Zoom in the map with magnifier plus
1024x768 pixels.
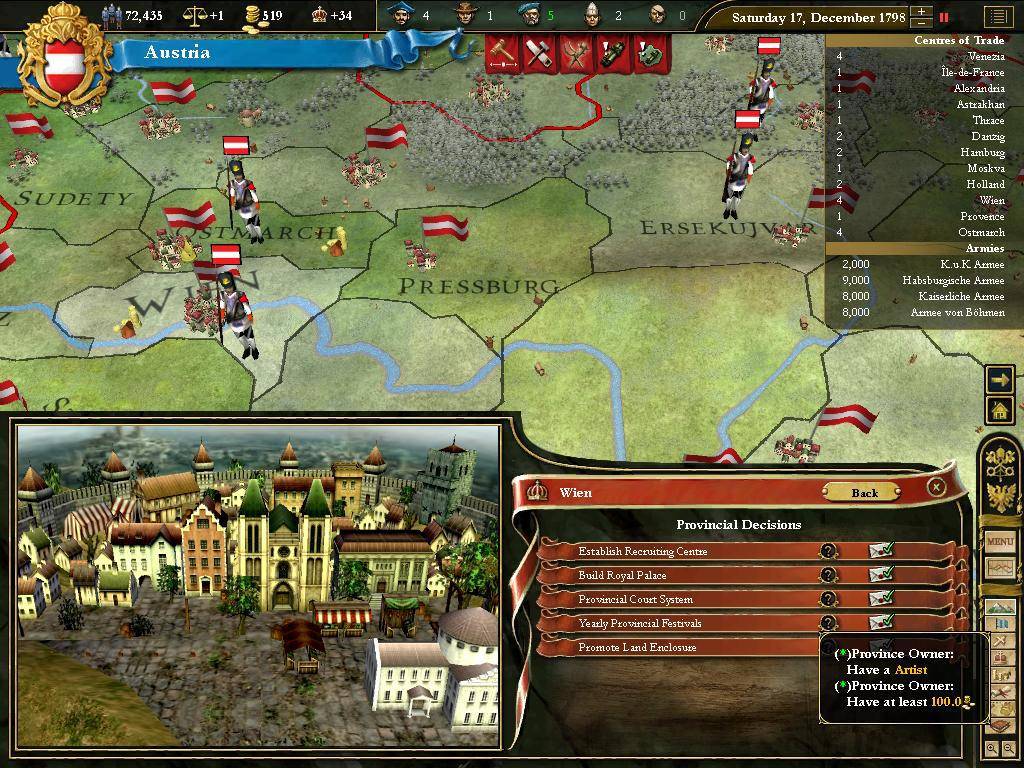pyautogui.click(x=992, y=748)
